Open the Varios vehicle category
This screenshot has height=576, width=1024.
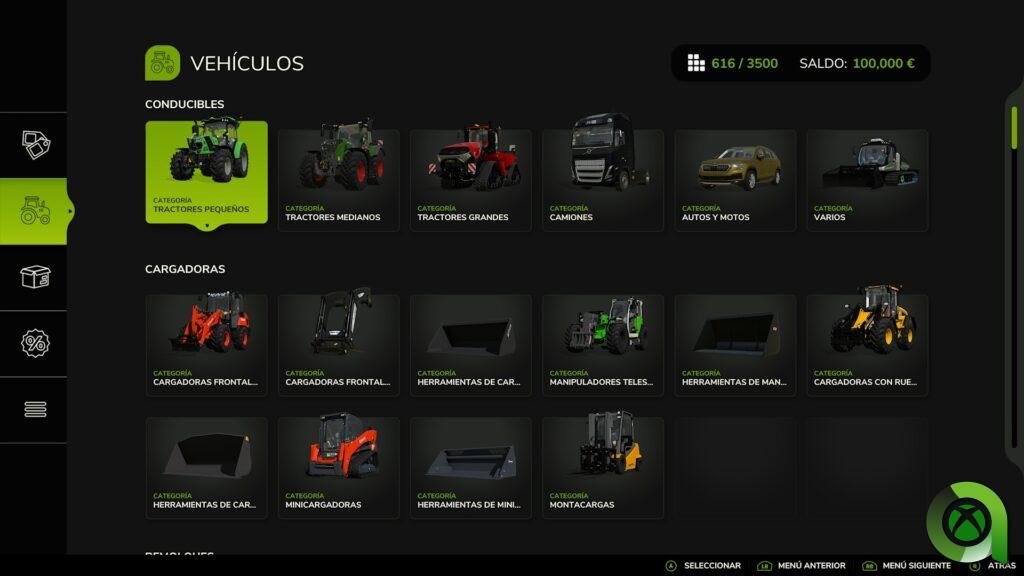pyautogui.click(x=867, y=180)
